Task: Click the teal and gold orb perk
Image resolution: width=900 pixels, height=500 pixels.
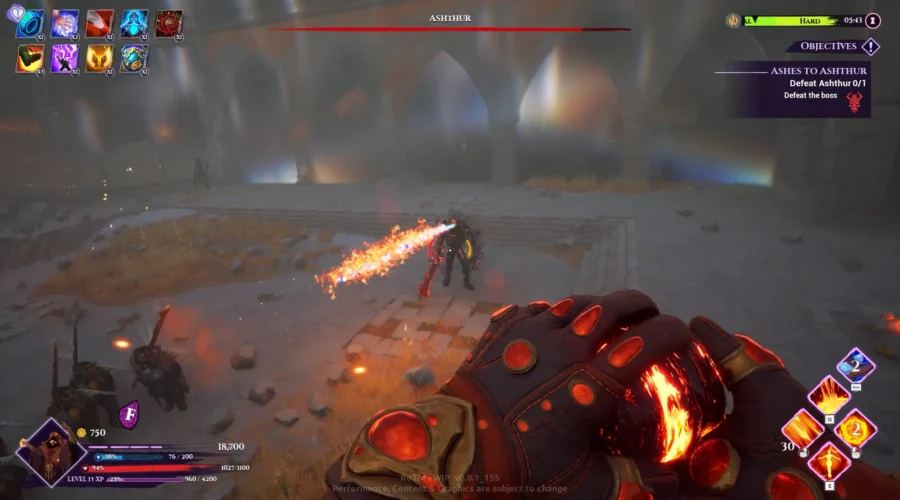Action: 133,59
